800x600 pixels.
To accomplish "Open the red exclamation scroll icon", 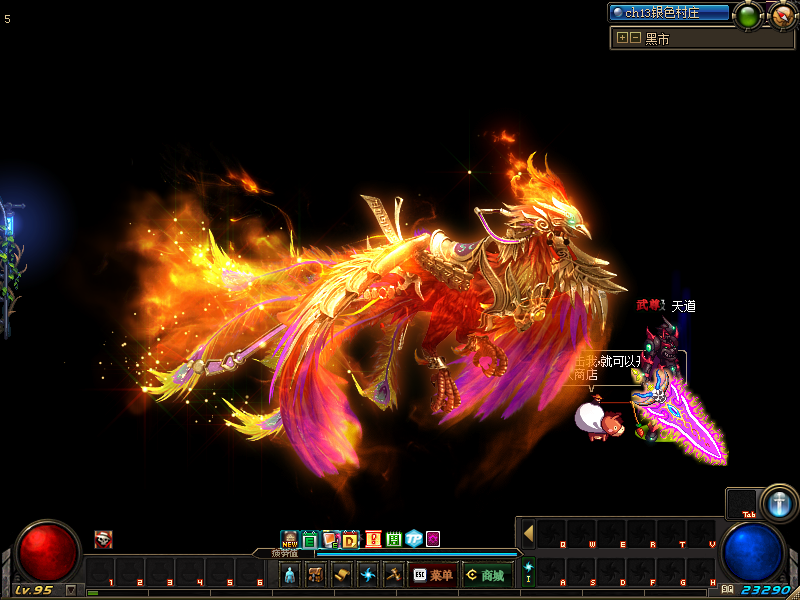I will 373,540.
